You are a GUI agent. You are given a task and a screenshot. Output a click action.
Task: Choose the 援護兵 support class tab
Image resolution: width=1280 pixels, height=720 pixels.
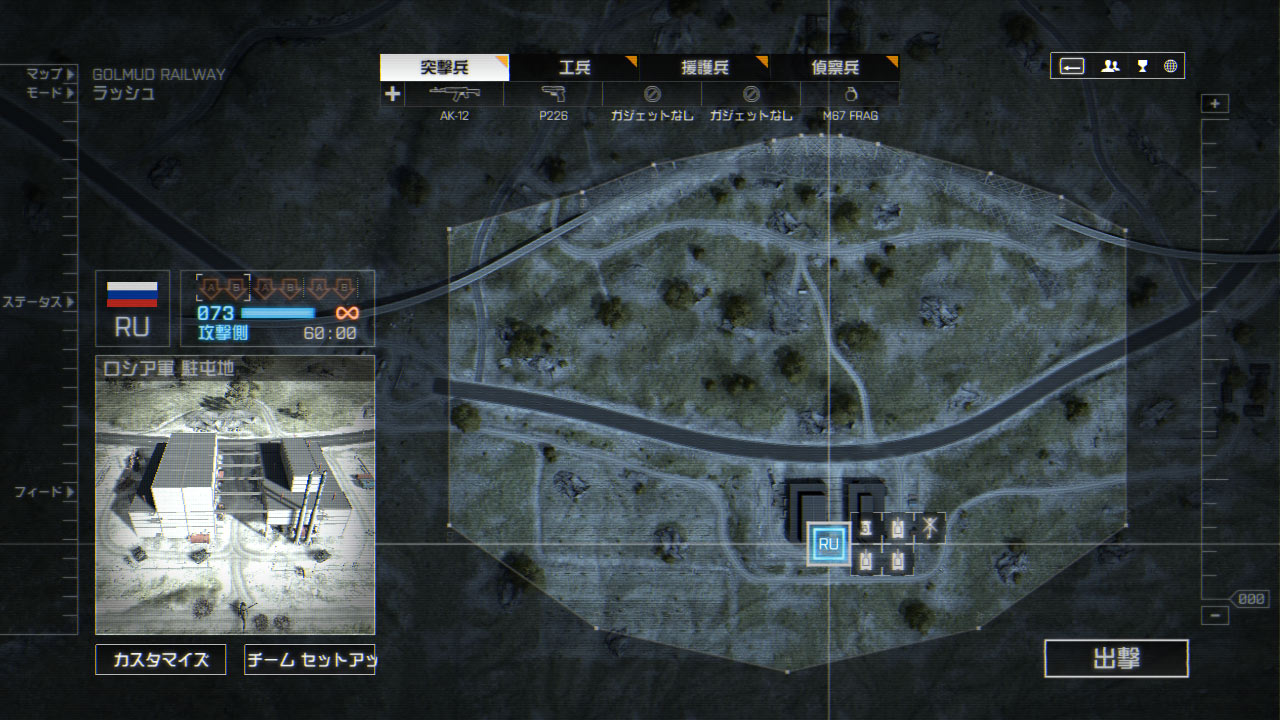[x=704, y=68]
